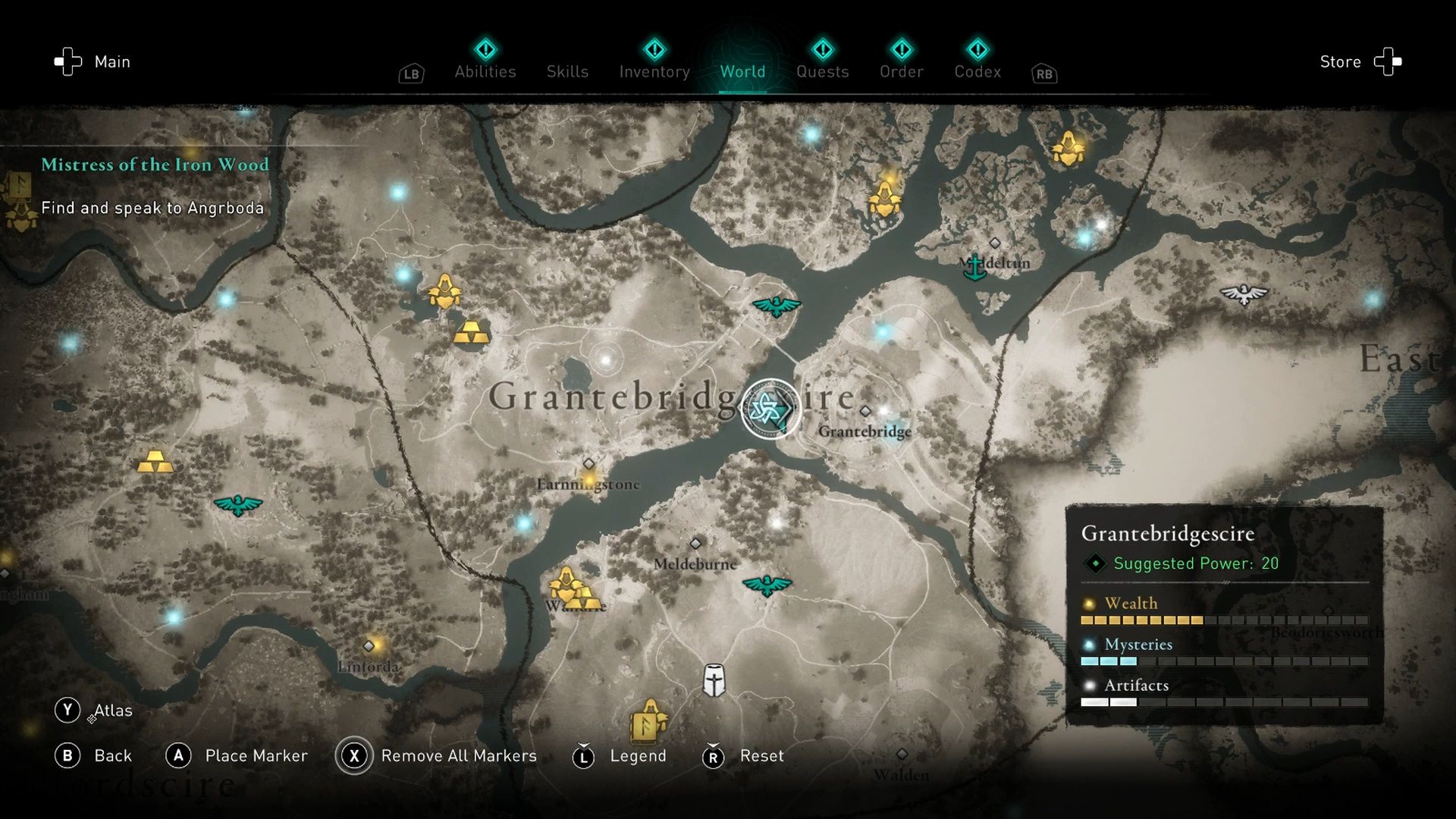The height and width of the screenshot is (819, 1456).
Task: Select the player location marker near Grantebridge
Action: [767, 408]
